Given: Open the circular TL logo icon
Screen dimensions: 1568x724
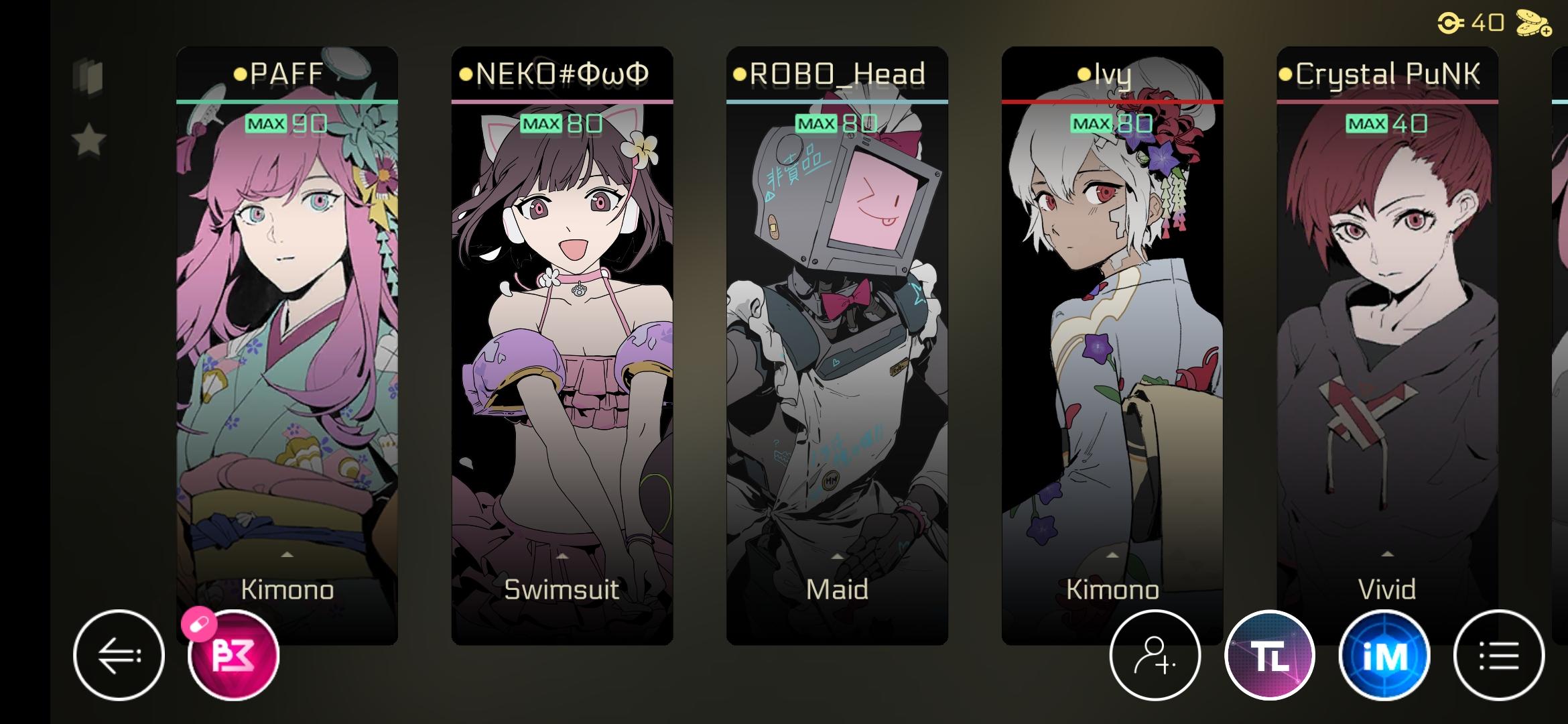Looking at the screenshot, I should (x=1272, y=656).
